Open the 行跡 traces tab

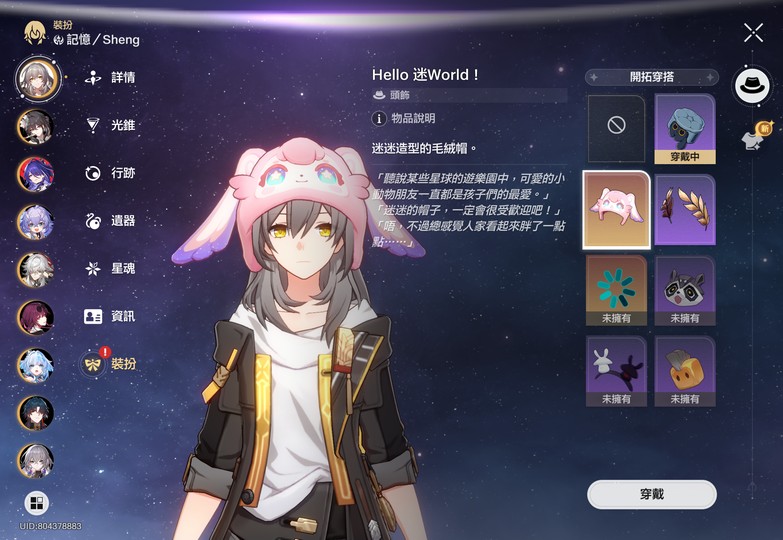111,173
